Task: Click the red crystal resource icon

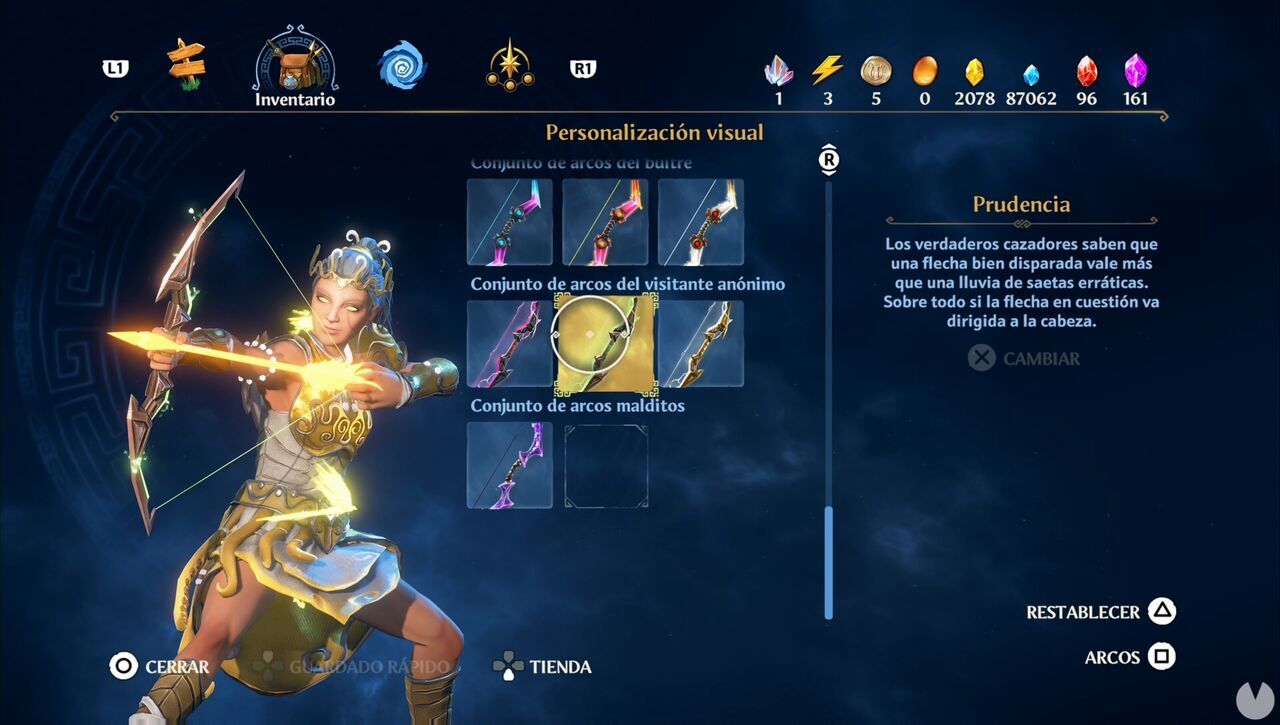Action: point(1085,70)
